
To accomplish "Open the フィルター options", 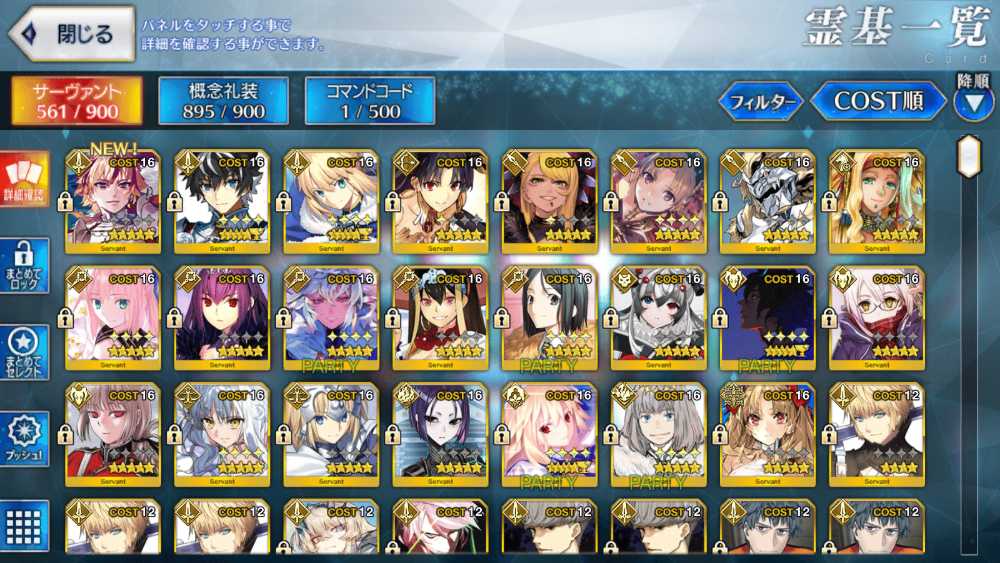I will coord(762,102).
